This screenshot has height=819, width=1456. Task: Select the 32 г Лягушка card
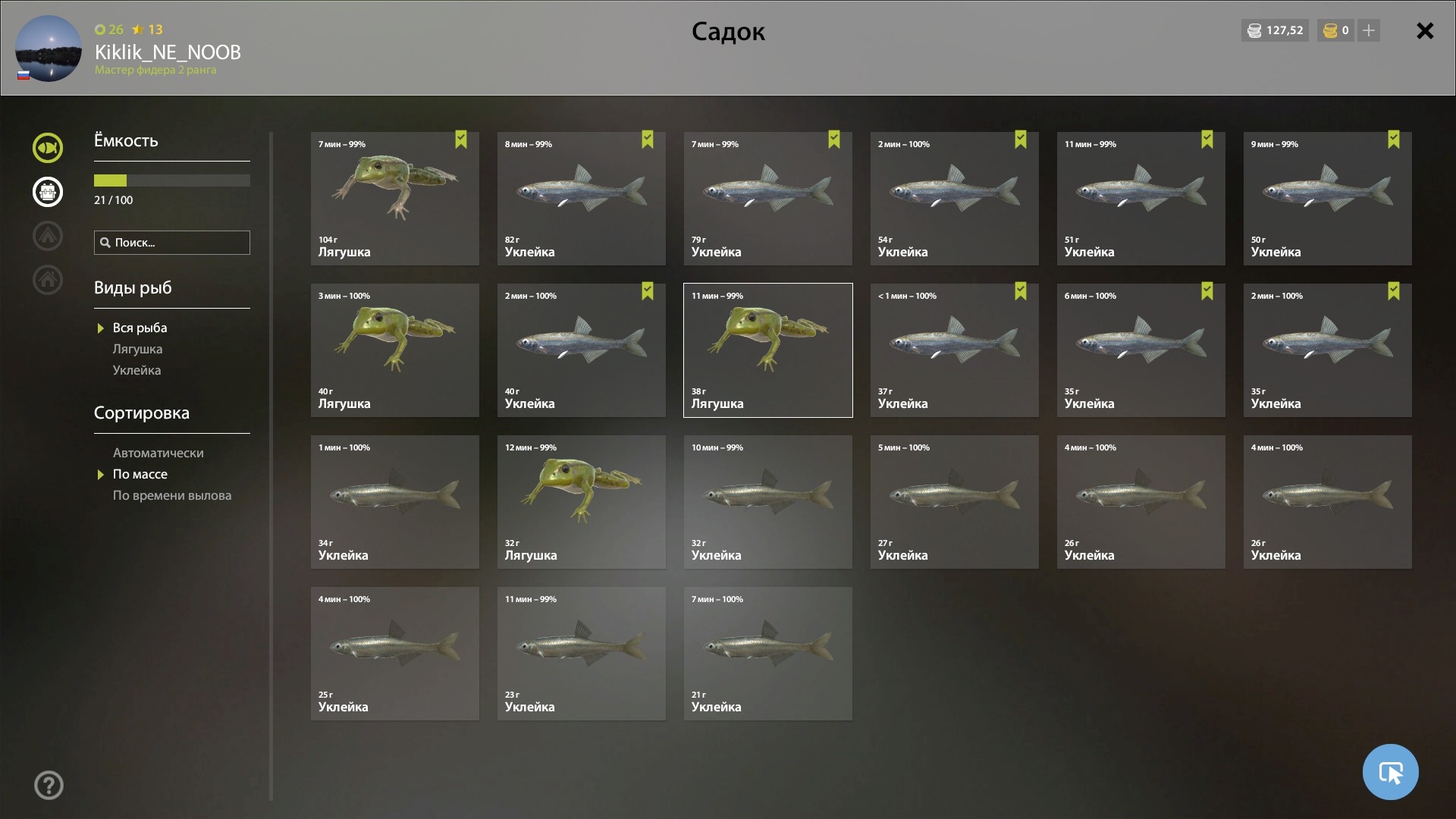(x=581, y=502)
